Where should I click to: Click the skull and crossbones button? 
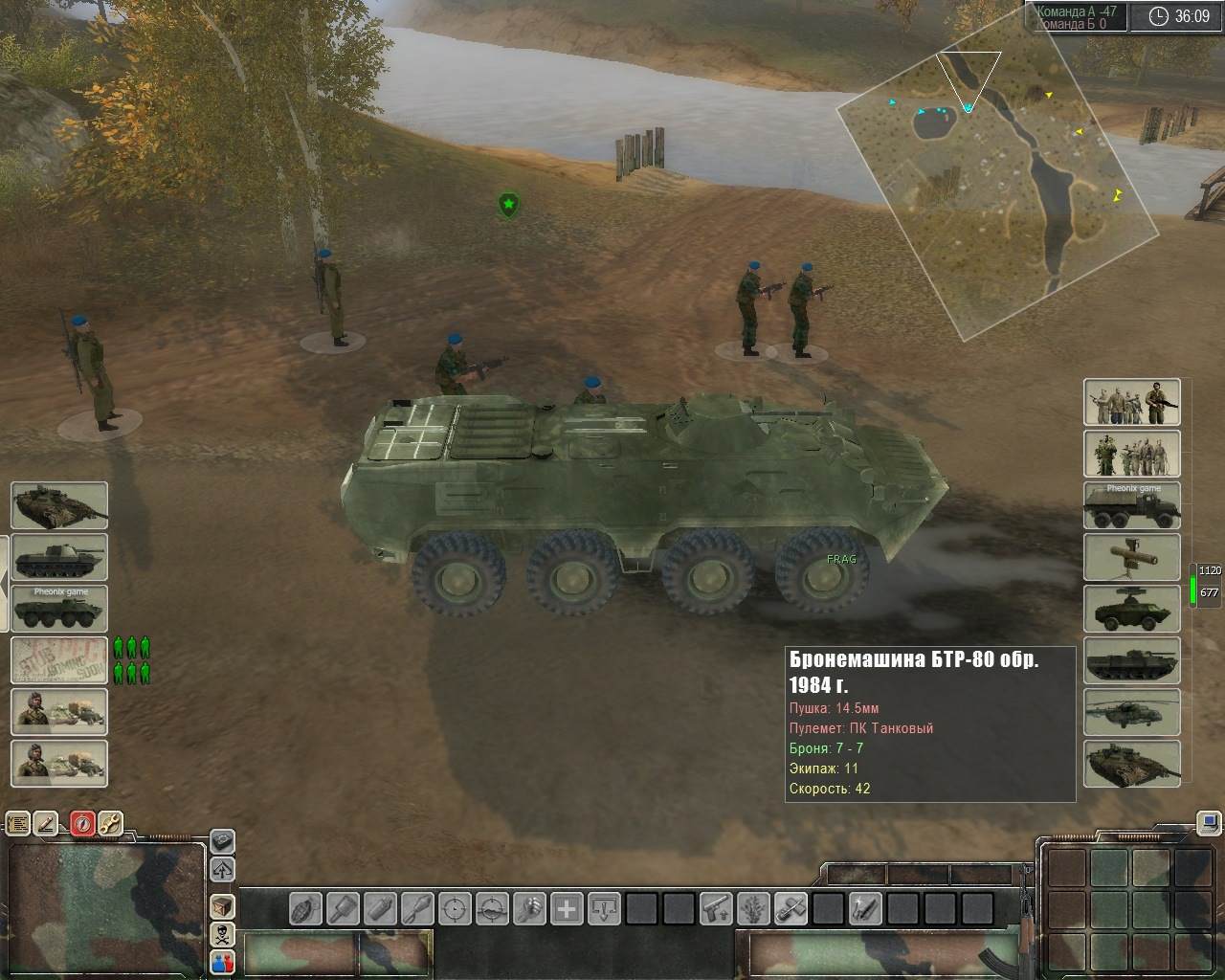click(222, 933)
